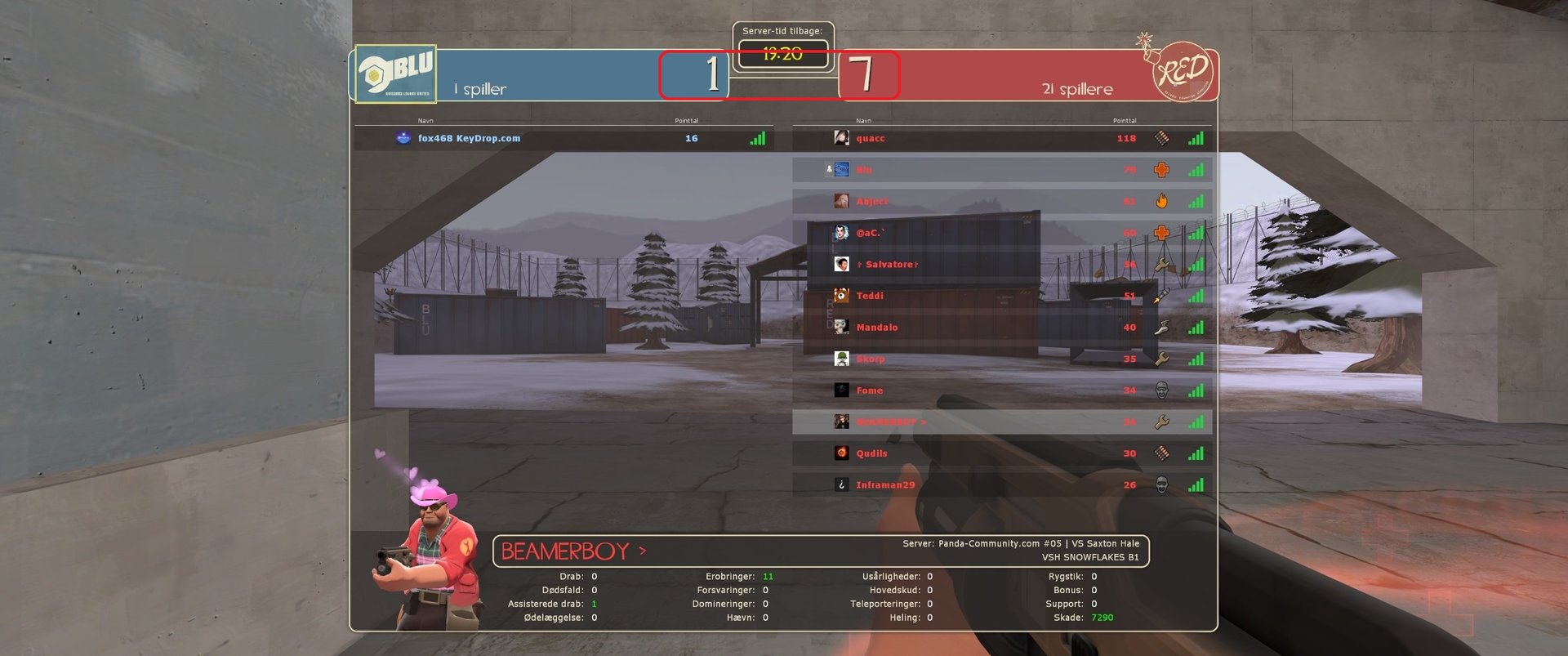Viewport: 1568px width, 656px height.
Task: Click Blu's Medic cross class icon
Action: pyautogui.click(x=1160, y=170)
